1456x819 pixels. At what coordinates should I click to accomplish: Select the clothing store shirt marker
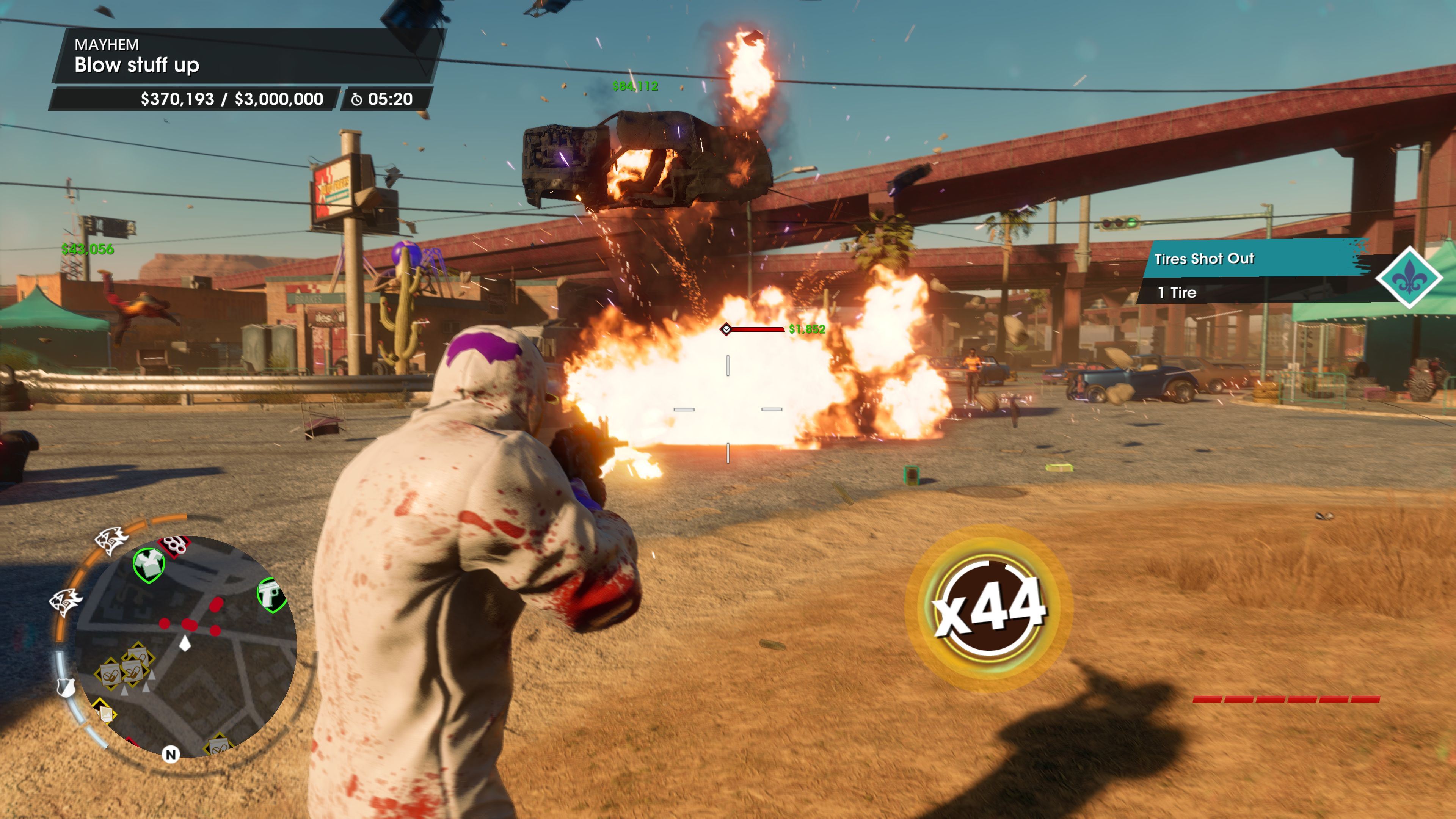(x=149, y=565)
